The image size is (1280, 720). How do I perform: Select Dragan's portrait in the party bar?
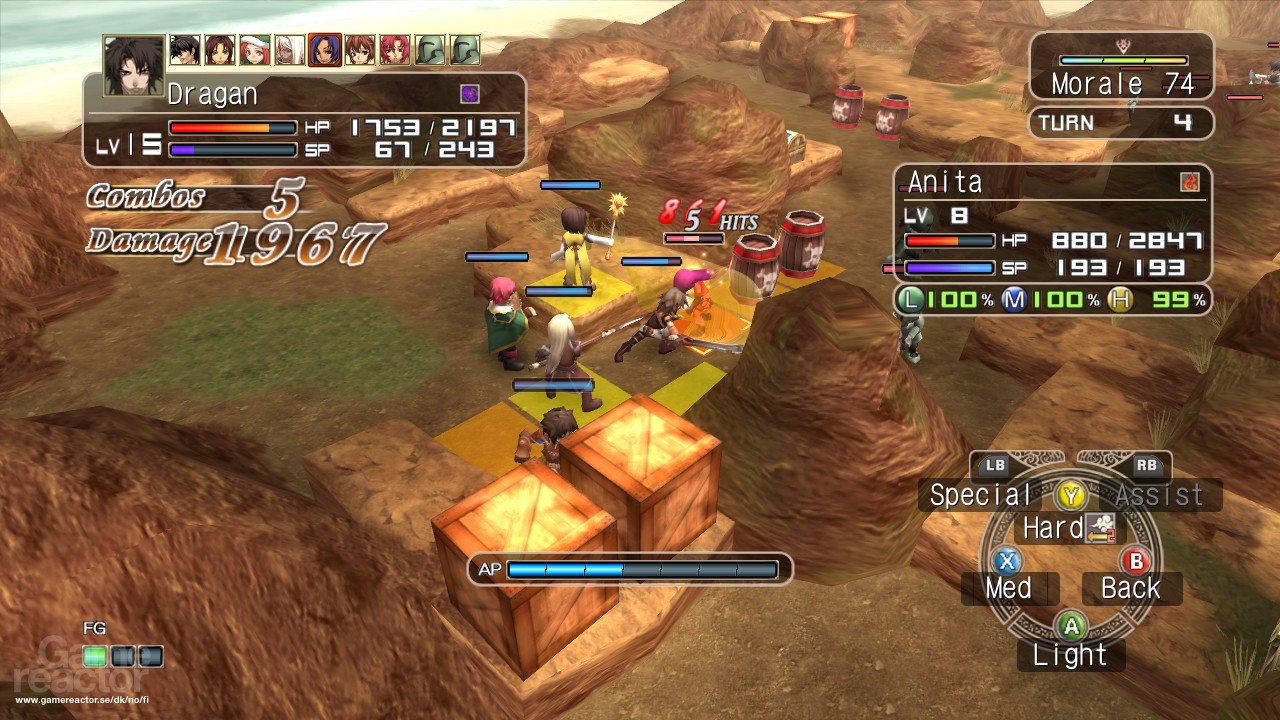pos(133,62)
